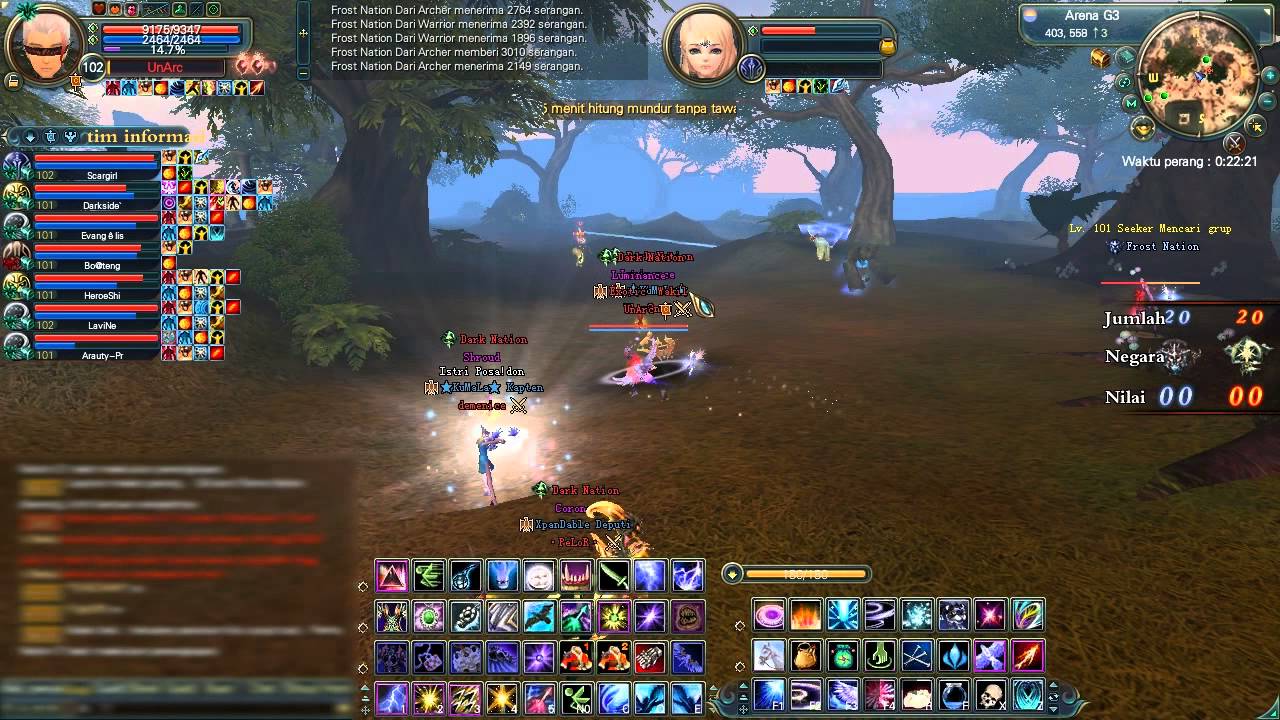Open the golden treasure chest icon
1280x720 pixels.
pos(1100,58)
